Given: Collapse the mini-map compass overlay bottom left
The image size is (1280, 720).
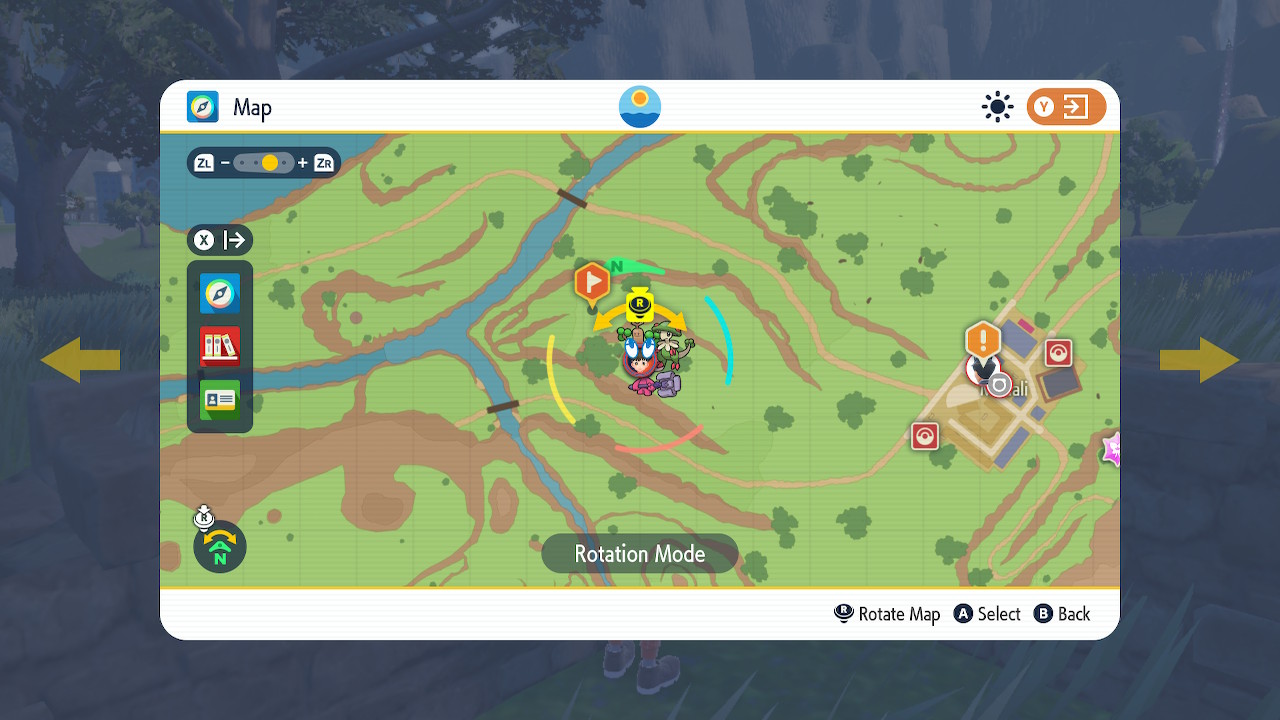Looking at the screenshot, I should click(x=219, y=547).
